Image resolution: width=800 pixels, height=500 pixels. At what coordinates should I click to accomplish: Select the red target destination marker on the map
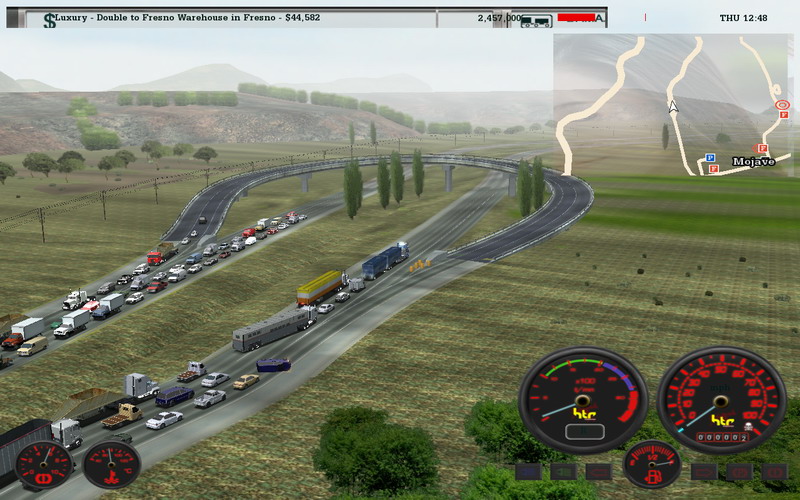tap(782, 104)
